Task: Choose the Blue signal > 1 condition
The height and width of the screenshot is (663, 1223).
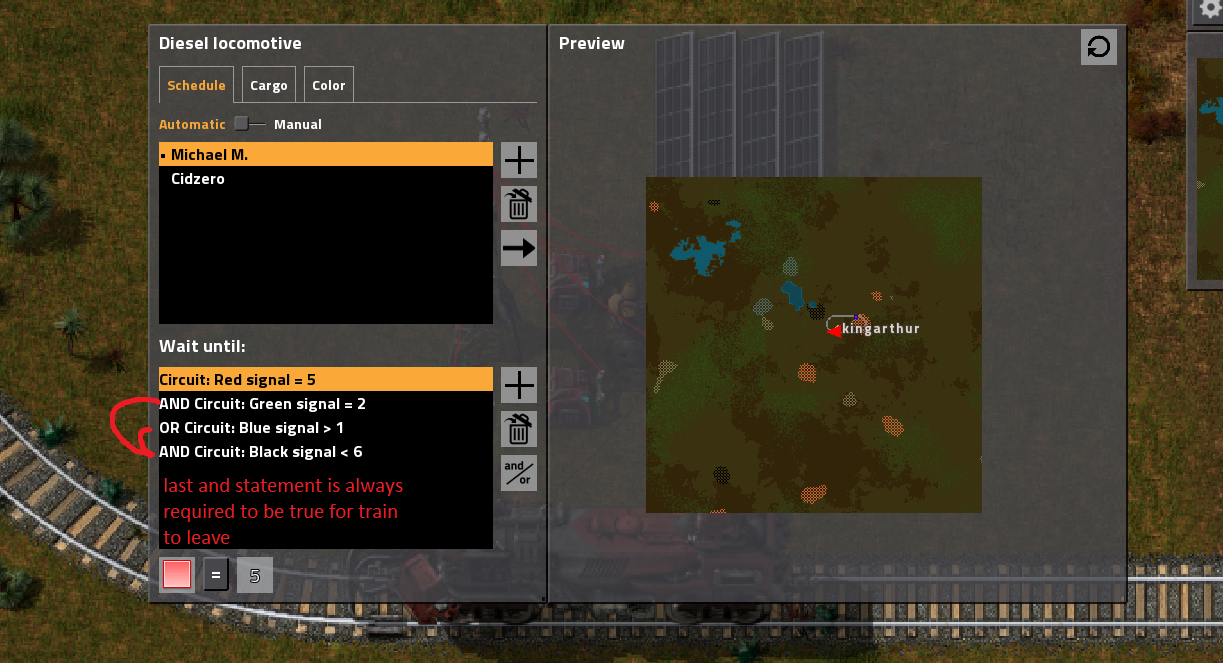Action: click(x=326, y=428)
